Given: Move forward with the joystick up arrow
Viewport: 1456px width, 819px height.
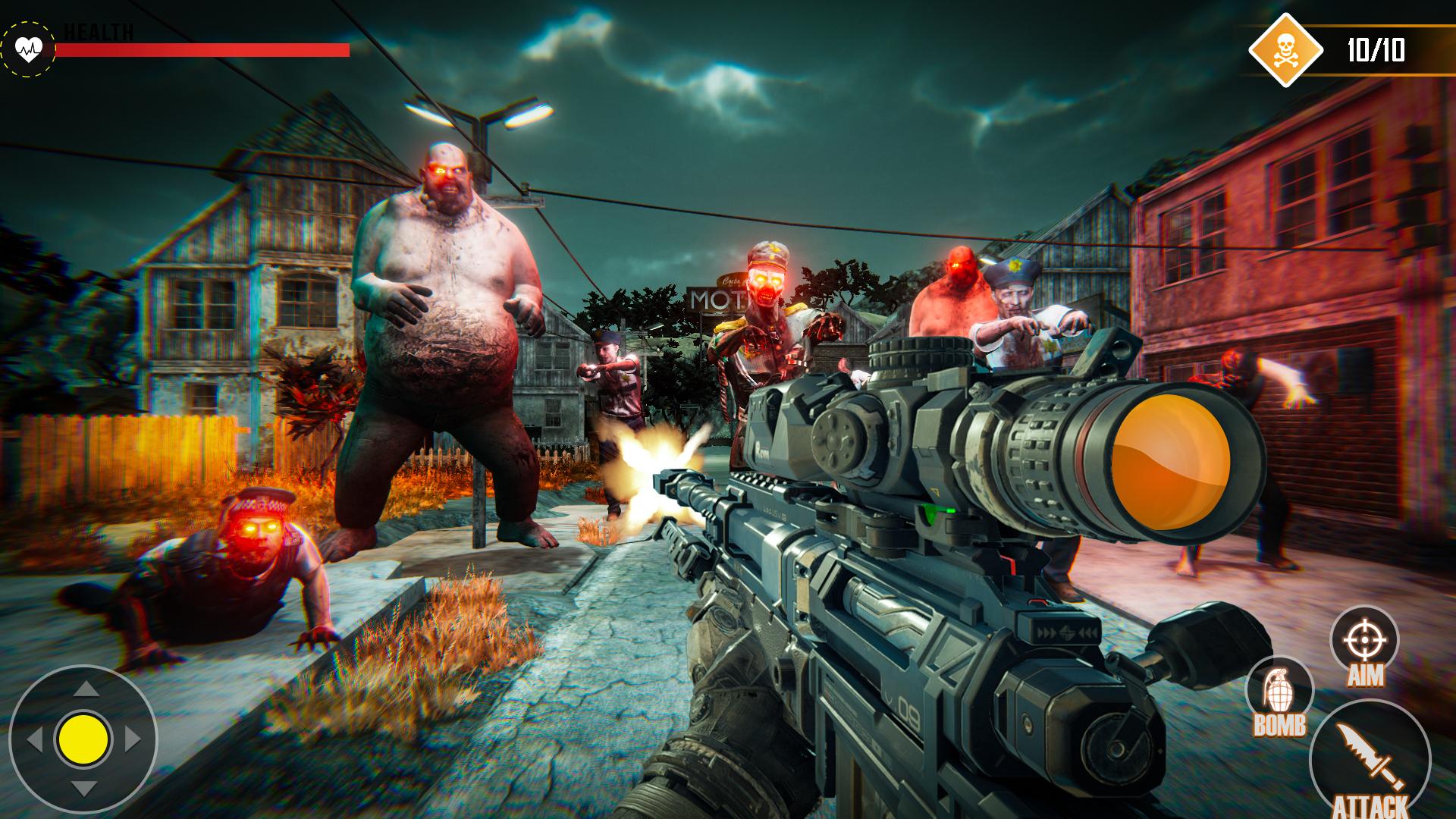Looking at the screenshot, I should click(x=85, y=689).
